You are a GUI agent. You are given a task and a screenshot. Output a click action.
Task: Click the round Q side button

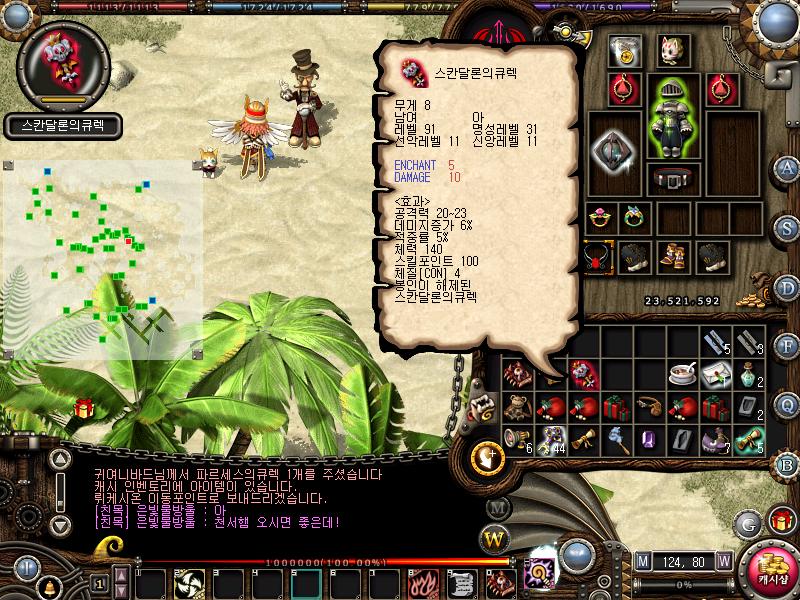pyautogui.click(x=787, y=405)
